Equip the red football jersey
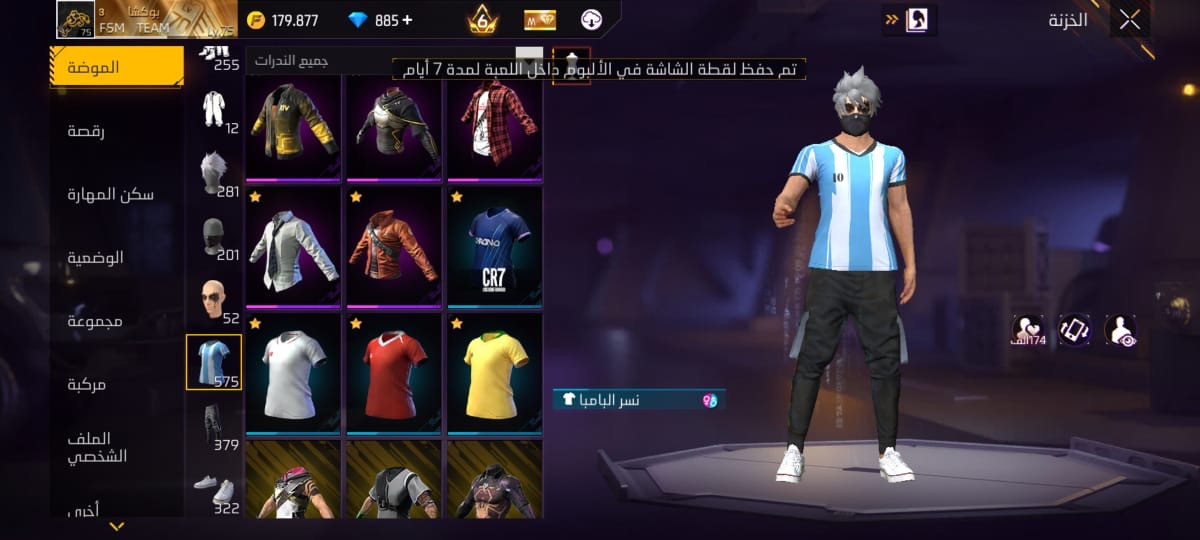Viewport: 1200px width, 540px height. (x=394, y=373)
